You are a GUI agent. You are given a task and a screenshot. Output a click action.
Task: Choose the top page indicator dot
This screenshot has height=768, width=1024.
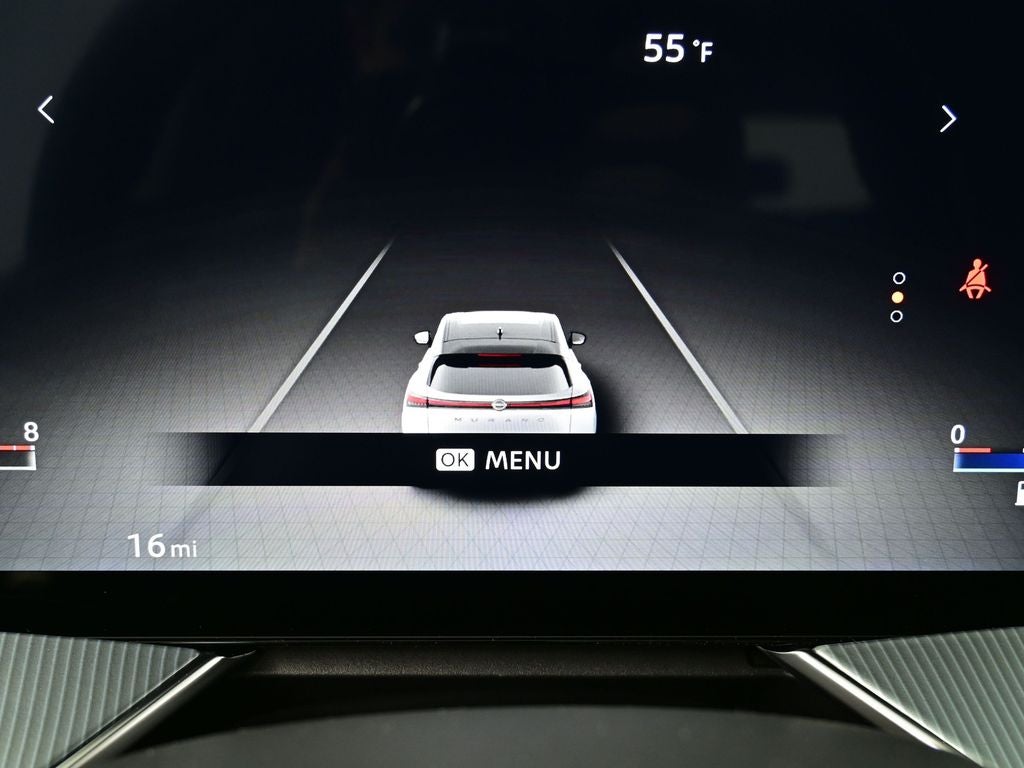pyautogui.click(x=898, y=278)
